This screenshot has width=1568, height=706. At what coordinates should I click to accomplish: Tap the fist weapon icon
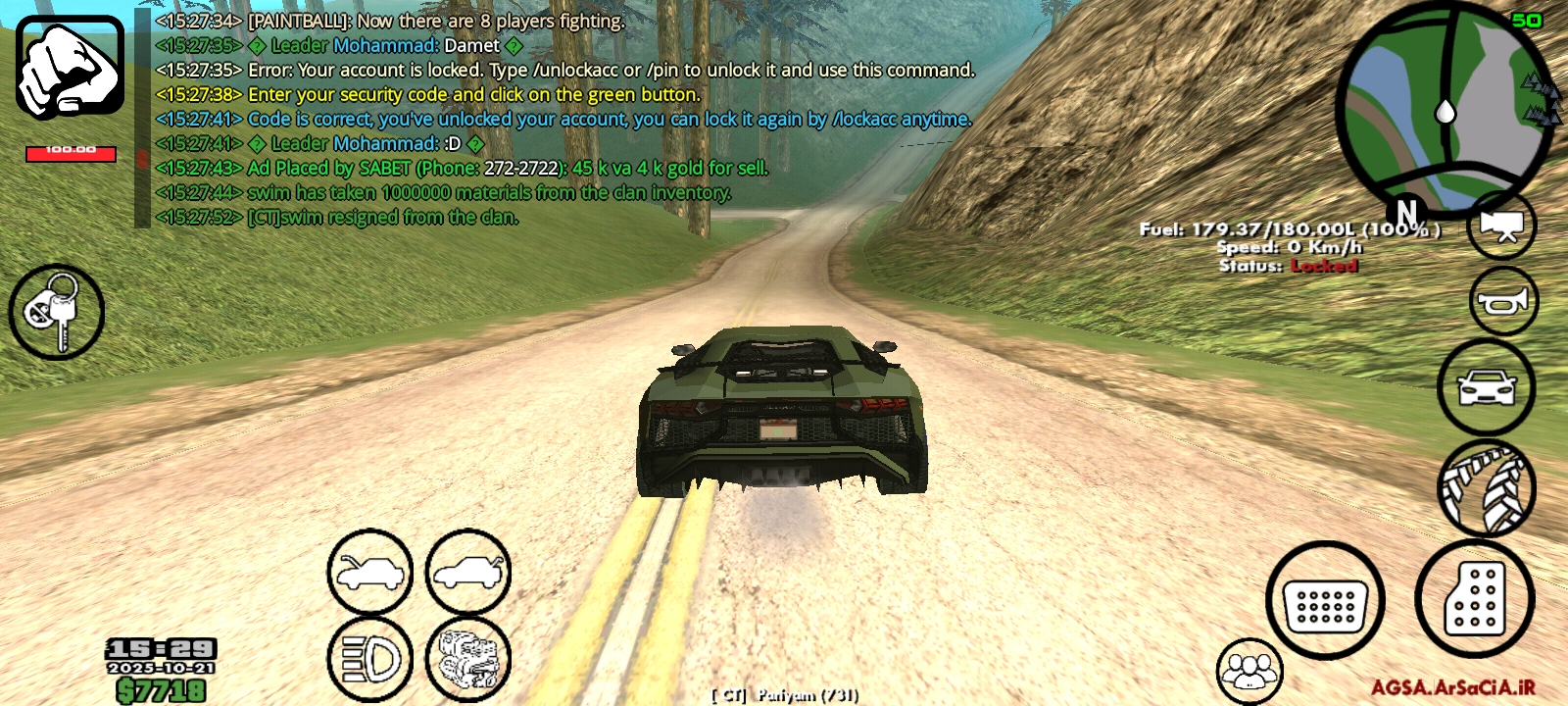coord(70,68)
